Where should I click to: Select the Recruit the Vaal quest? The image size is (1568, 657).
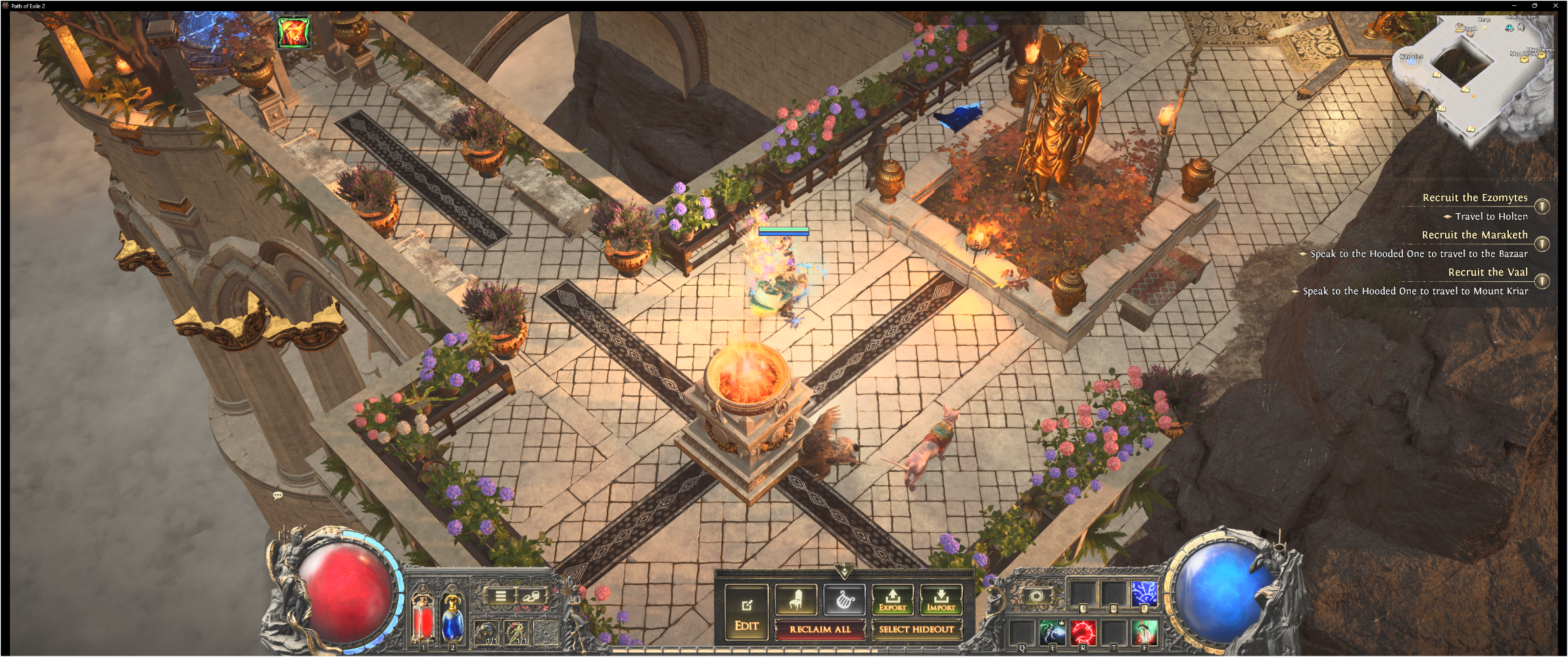tap(1487, 272)
